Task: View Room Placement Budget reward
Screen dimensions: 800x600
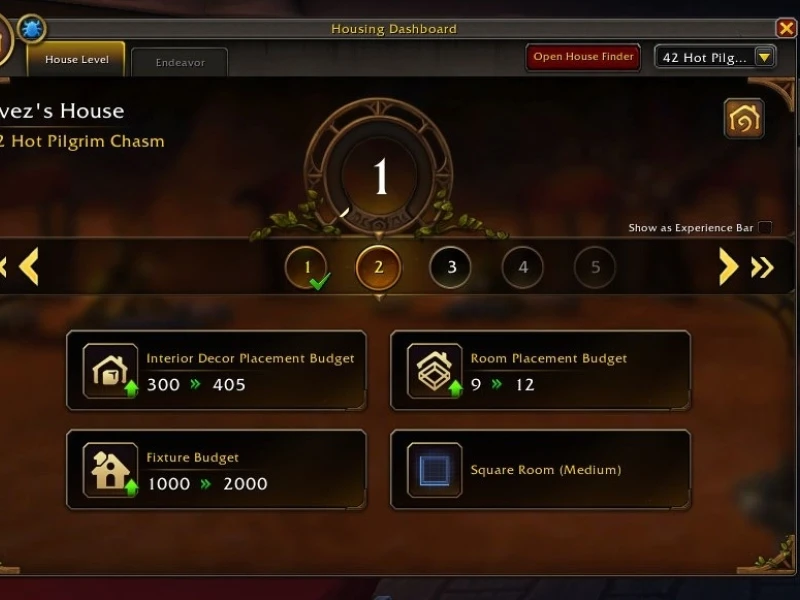Action: (x=540, y=371)
